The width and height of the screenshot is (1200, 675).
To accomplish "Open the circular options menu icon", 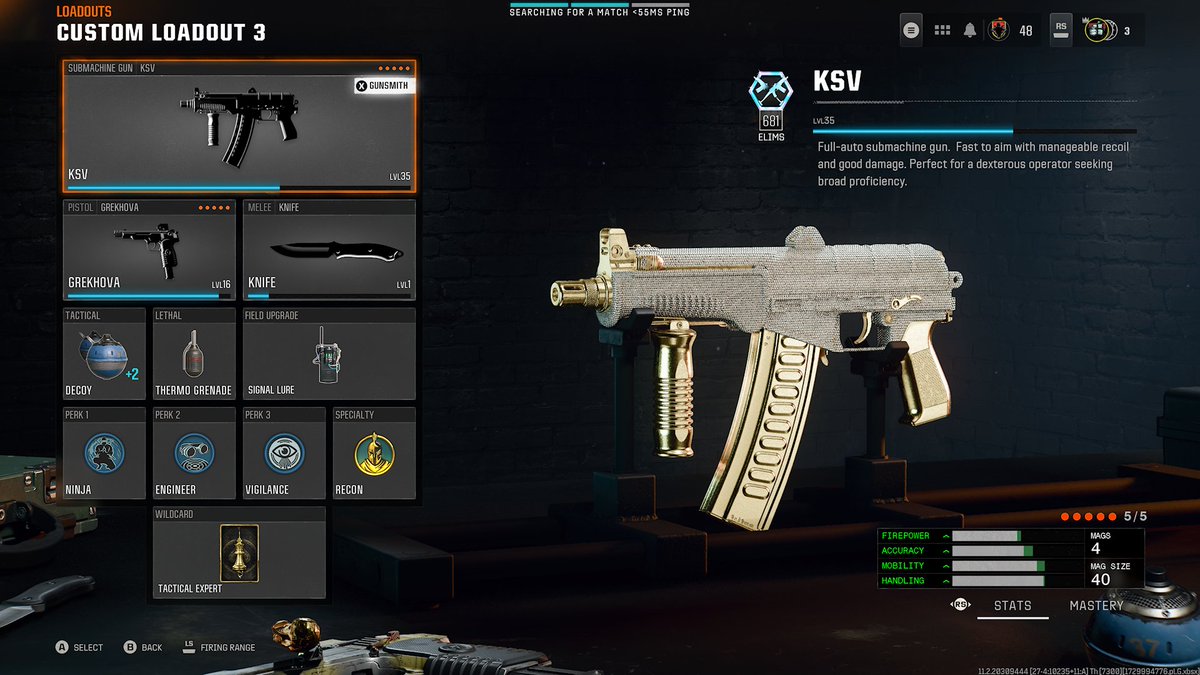I will tap(910, 30).
